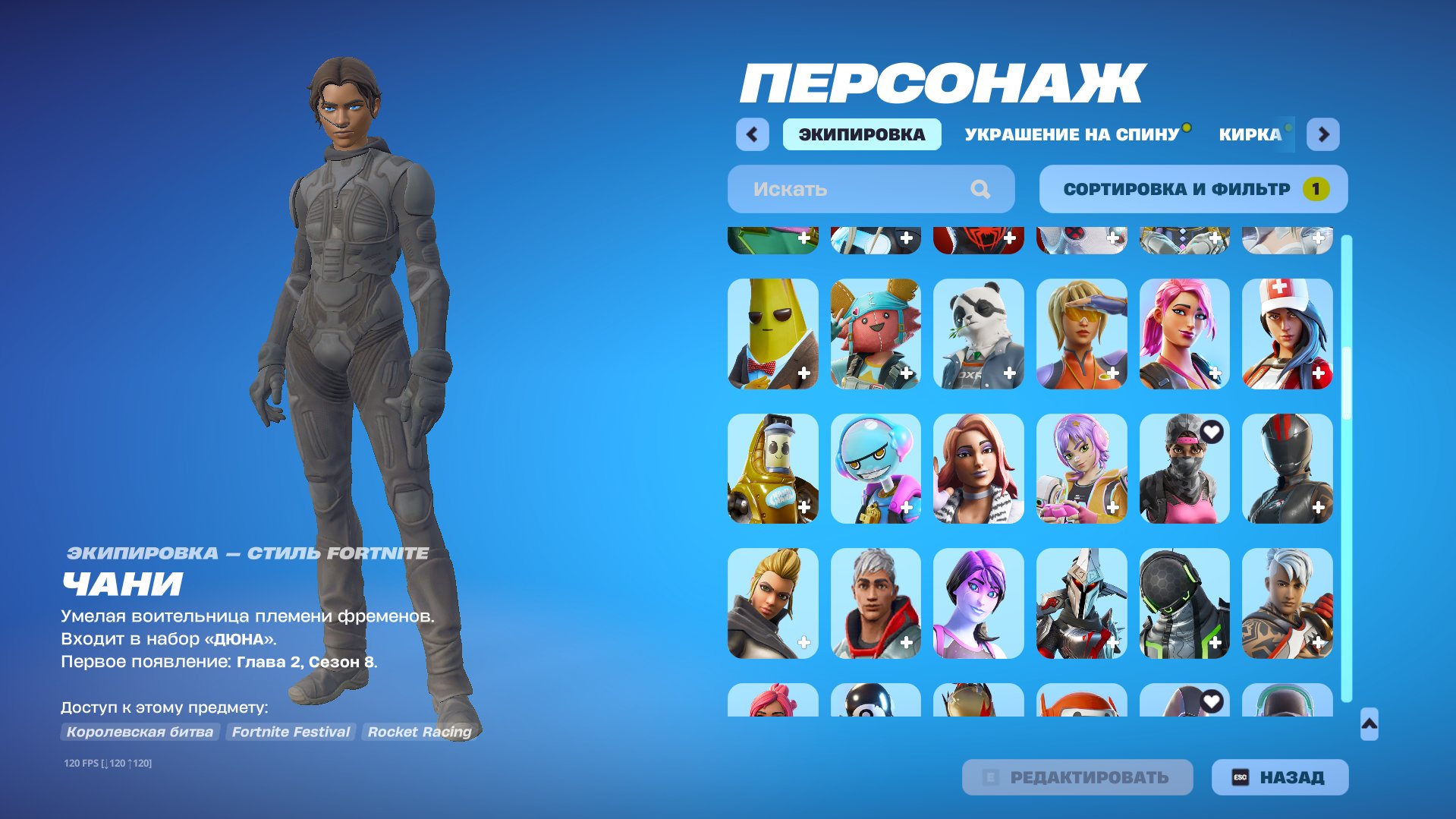Click the plus icon on the eyepatch panda skin
The image size is (1456, 819).
(x=1009, y=373)
